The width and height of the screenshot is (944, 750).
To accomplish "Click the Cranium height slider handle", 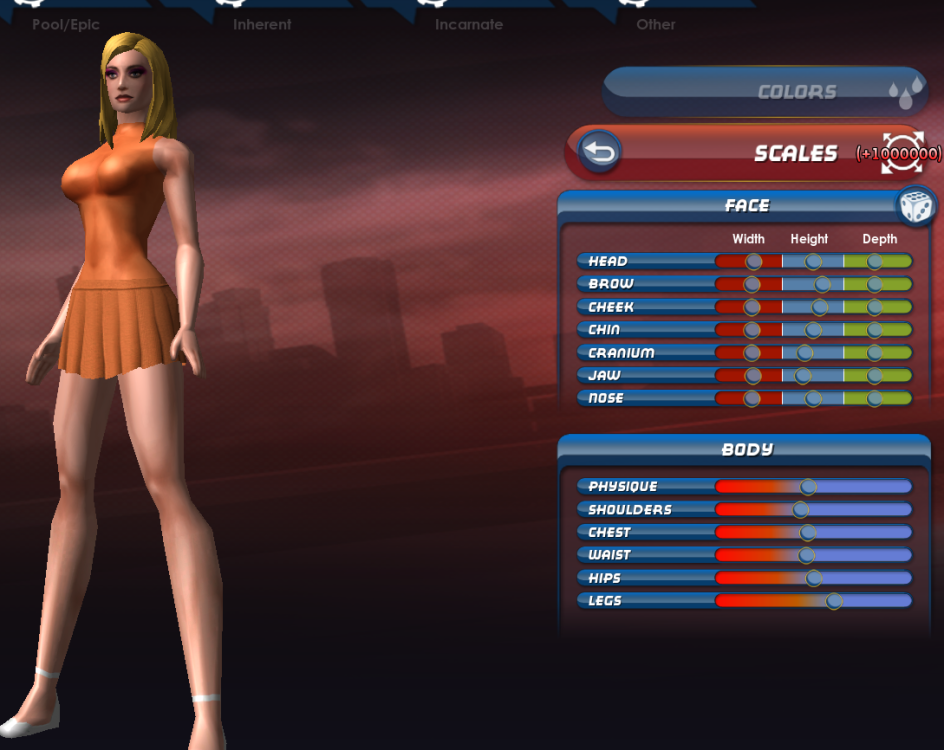I will [x=805, y=353].
